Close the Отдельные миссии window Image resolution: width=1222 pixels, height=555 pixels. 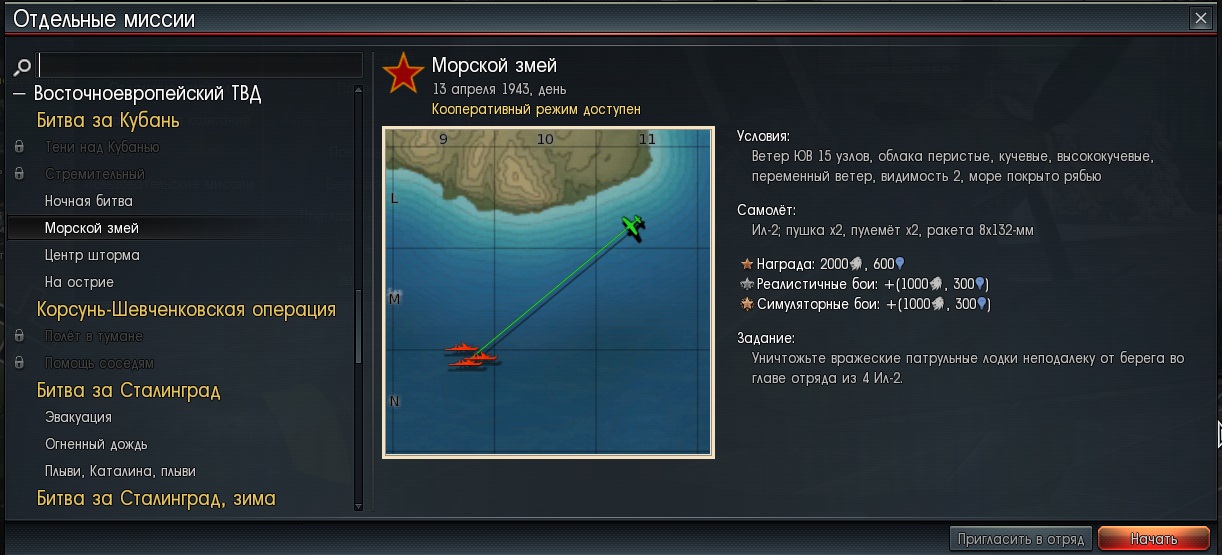tap(1200, 18)
